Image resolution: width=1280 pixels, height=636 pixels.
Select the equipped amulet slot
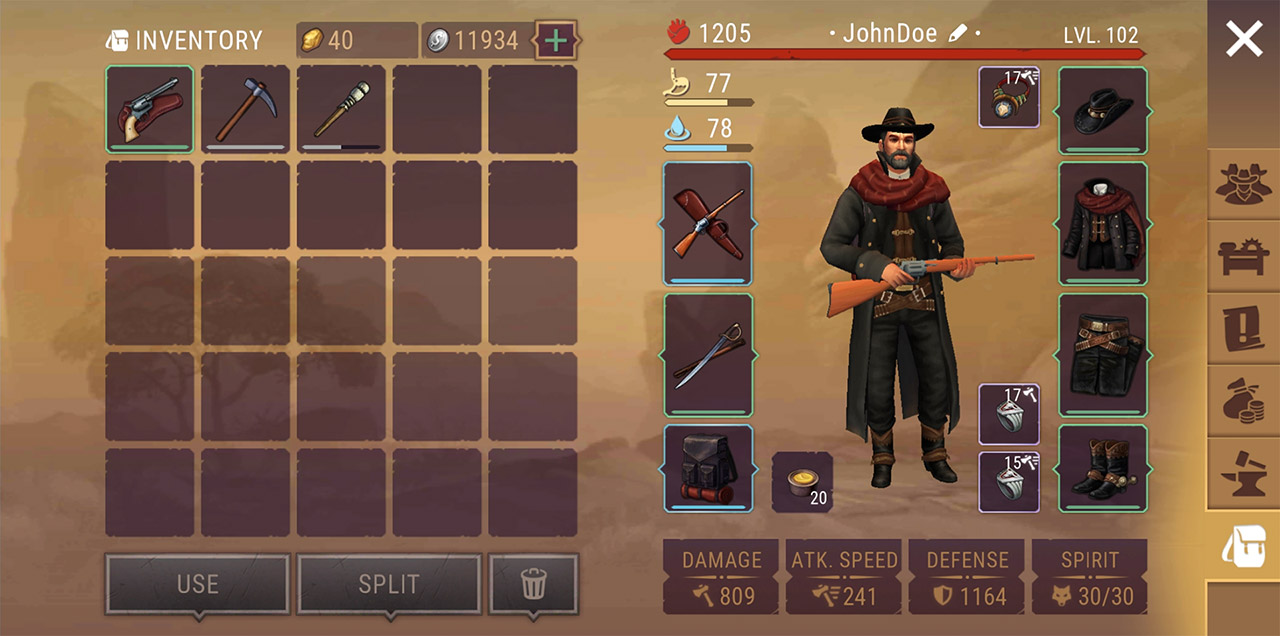(x=1009, y=97)
